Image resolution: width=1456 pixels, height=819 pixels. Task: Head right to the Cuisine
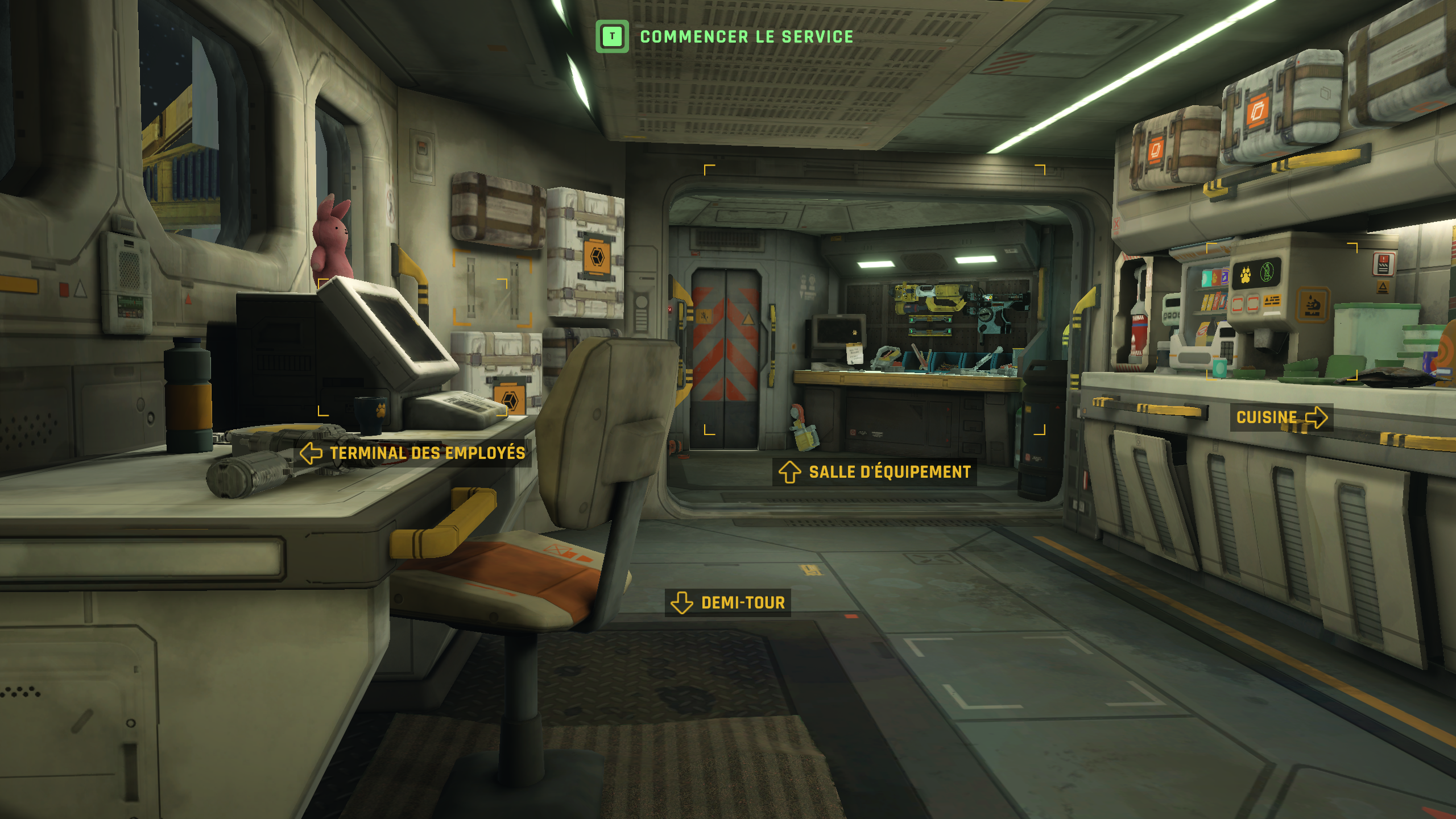point(1281,417)
